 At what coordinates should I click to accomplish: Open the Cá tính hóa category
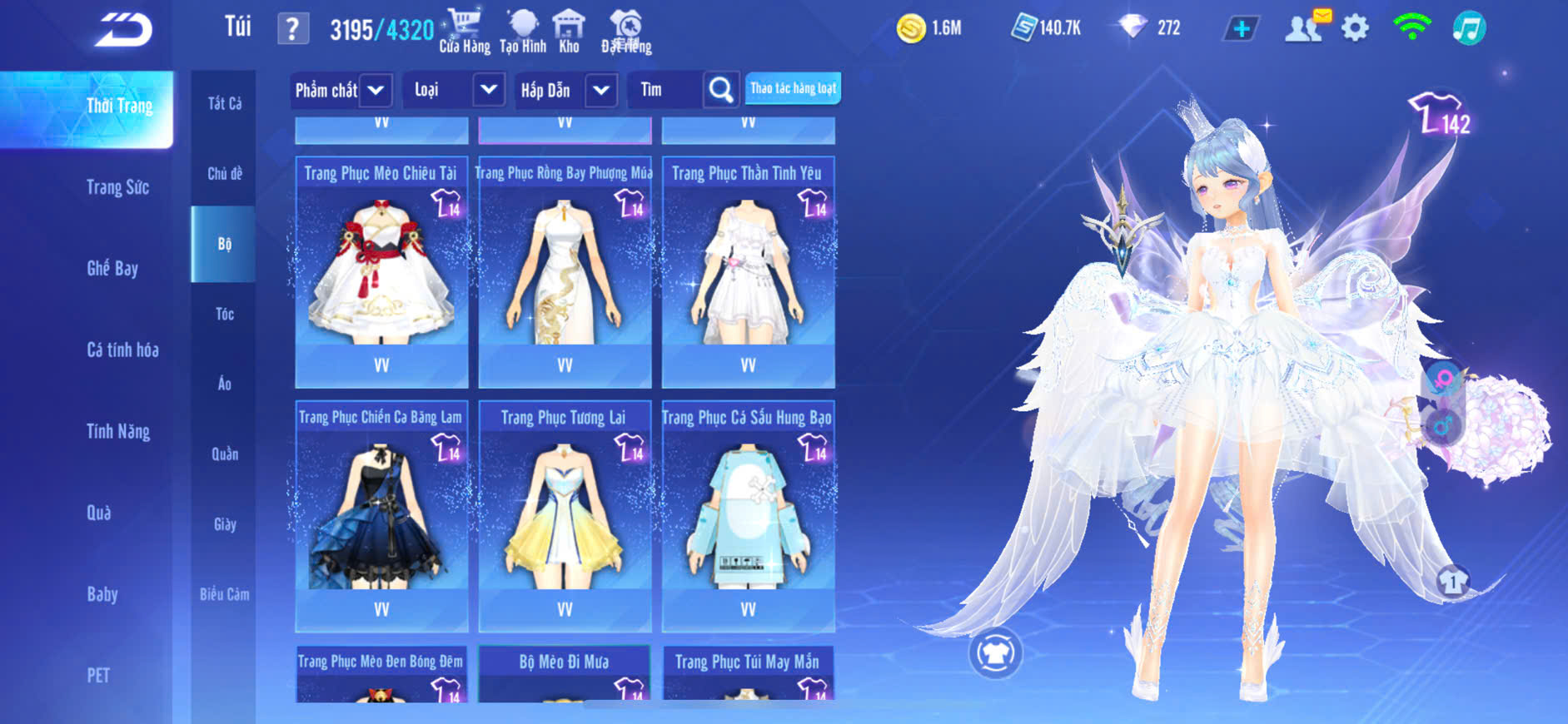[122, 350]
